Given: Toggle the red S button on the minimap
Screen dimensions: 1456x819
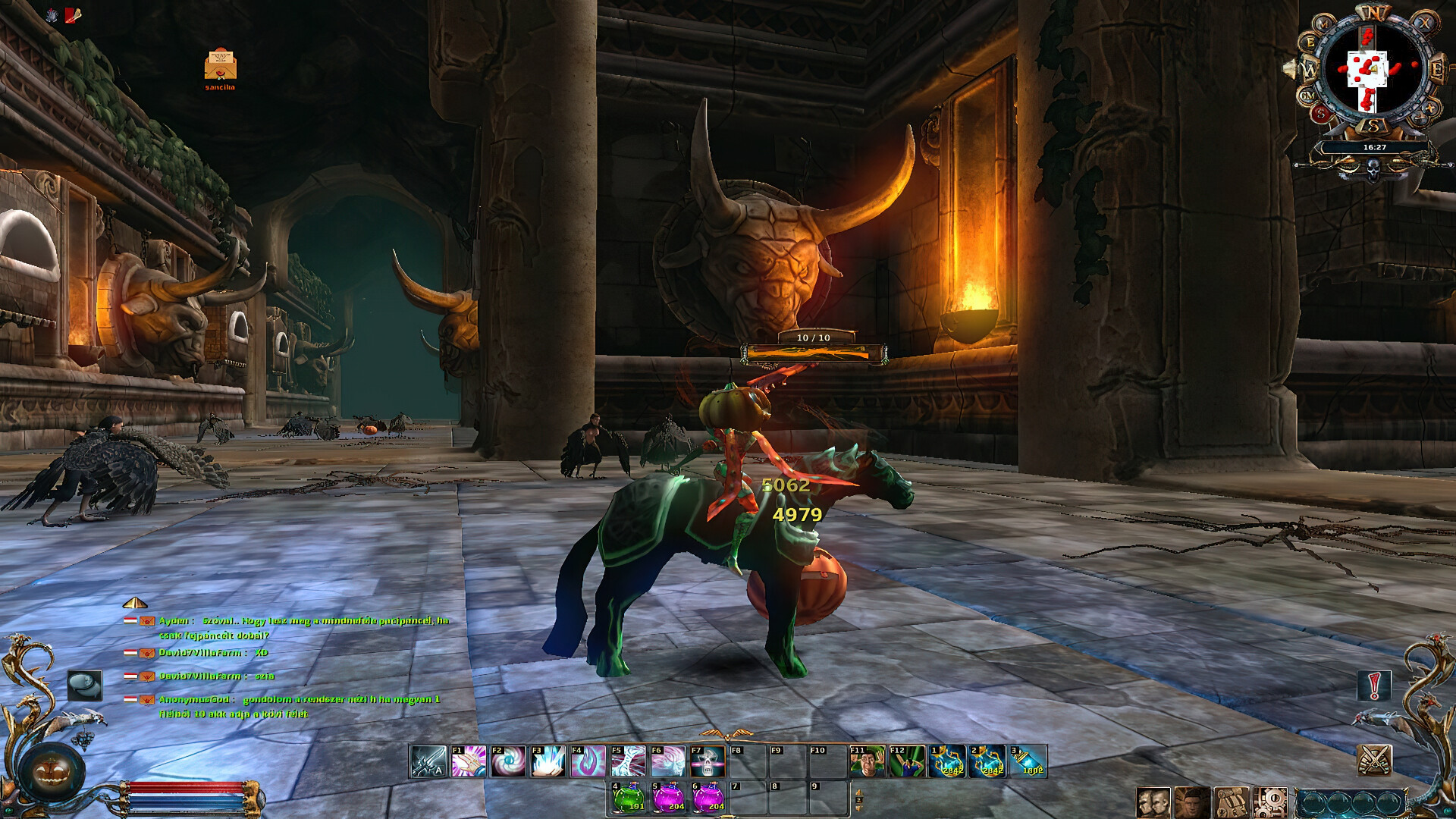Looking at the screenshot, I should [1321, 113].
